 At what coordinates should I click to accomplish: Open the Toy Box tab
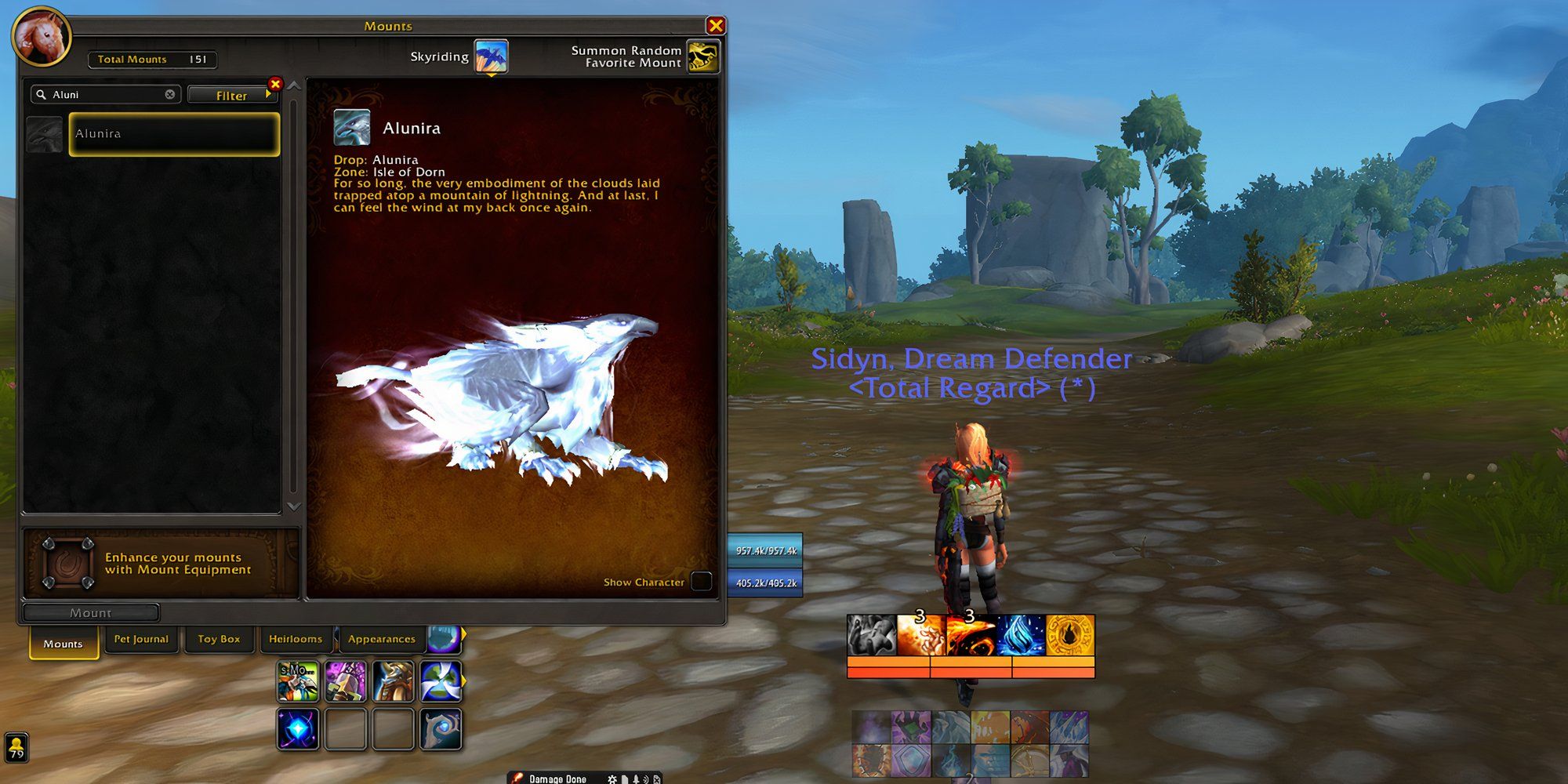(x=219, y=640)
